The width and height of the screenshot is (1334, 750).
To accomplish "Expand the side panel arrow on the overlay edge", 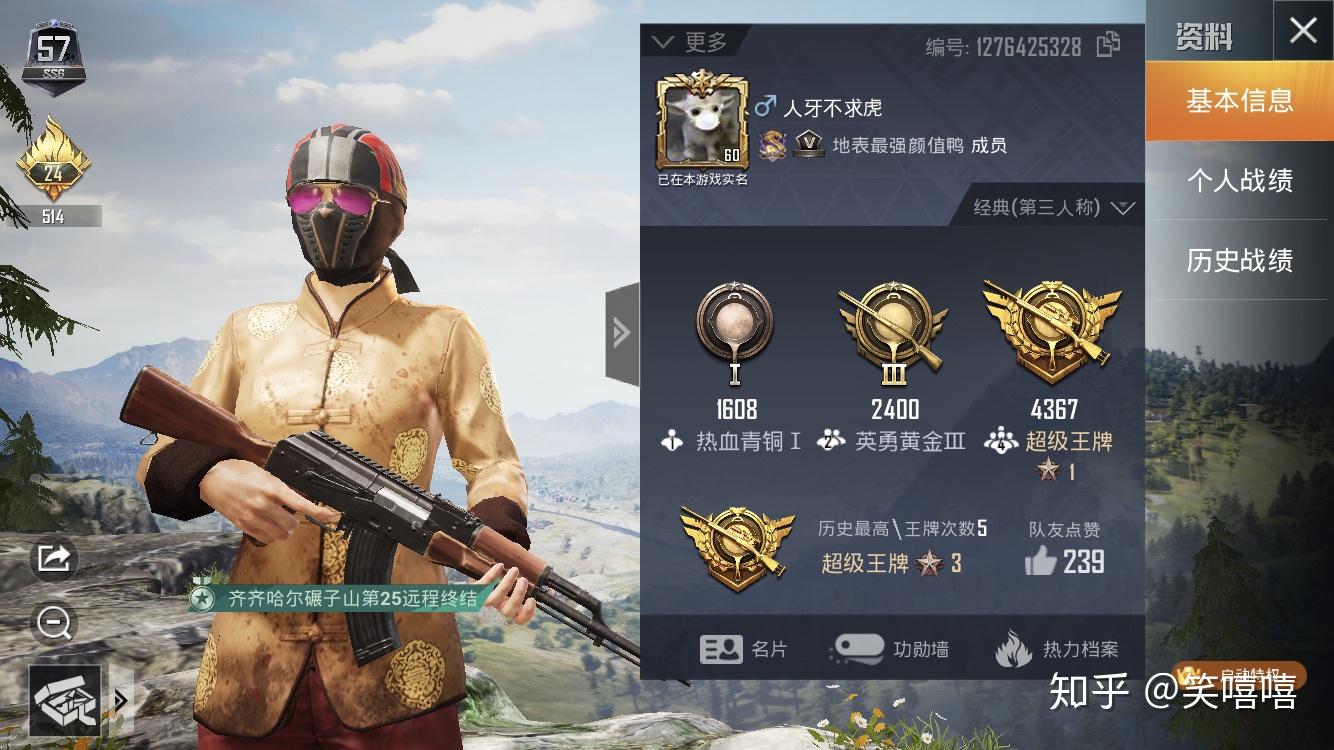I will (x=623, y=331).
